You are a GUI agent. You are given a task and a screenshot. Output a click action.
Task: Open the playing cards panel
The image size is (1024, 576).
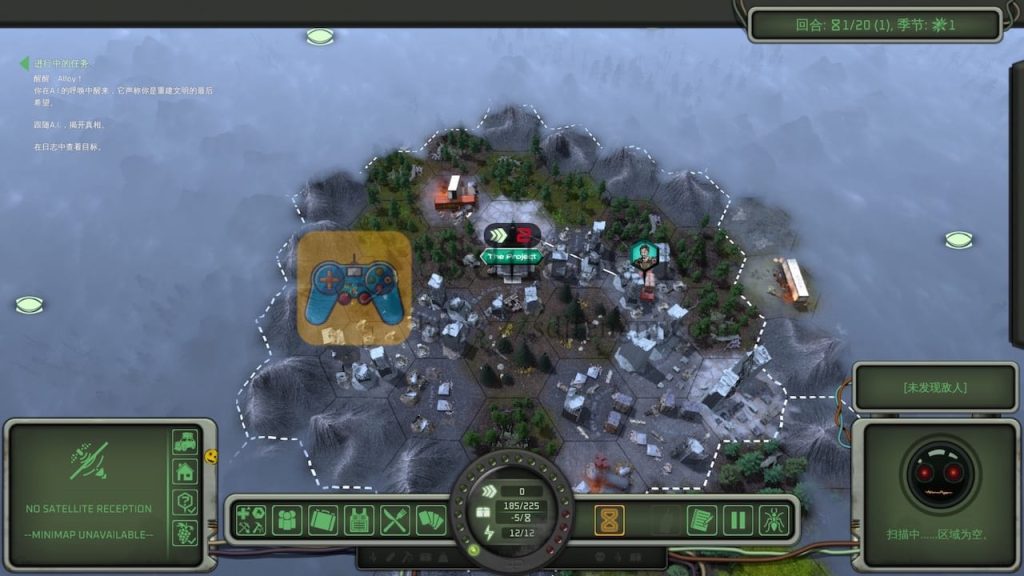click(431, 520)
